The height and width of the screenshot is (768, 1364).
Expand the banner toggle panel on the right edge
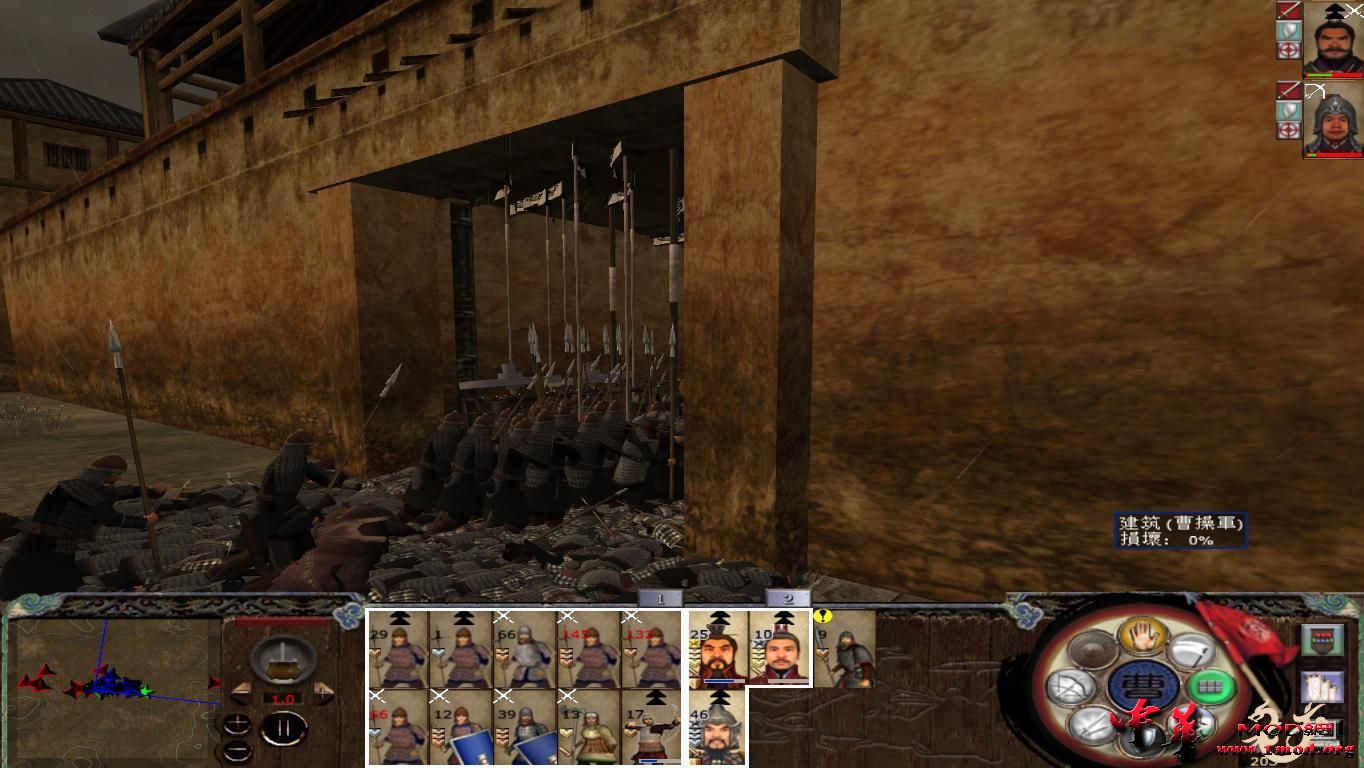[x=1323, y=640]
